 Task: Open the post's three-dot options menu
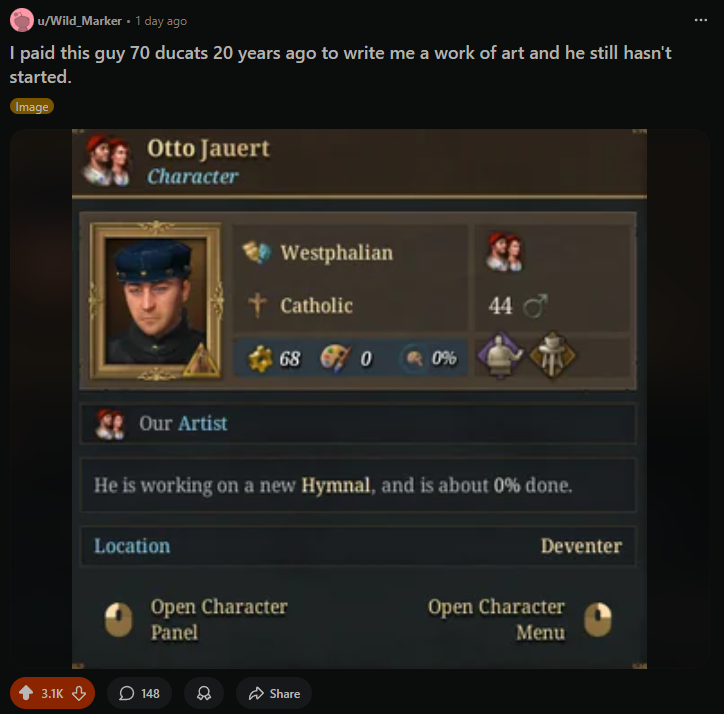(699, 20)
